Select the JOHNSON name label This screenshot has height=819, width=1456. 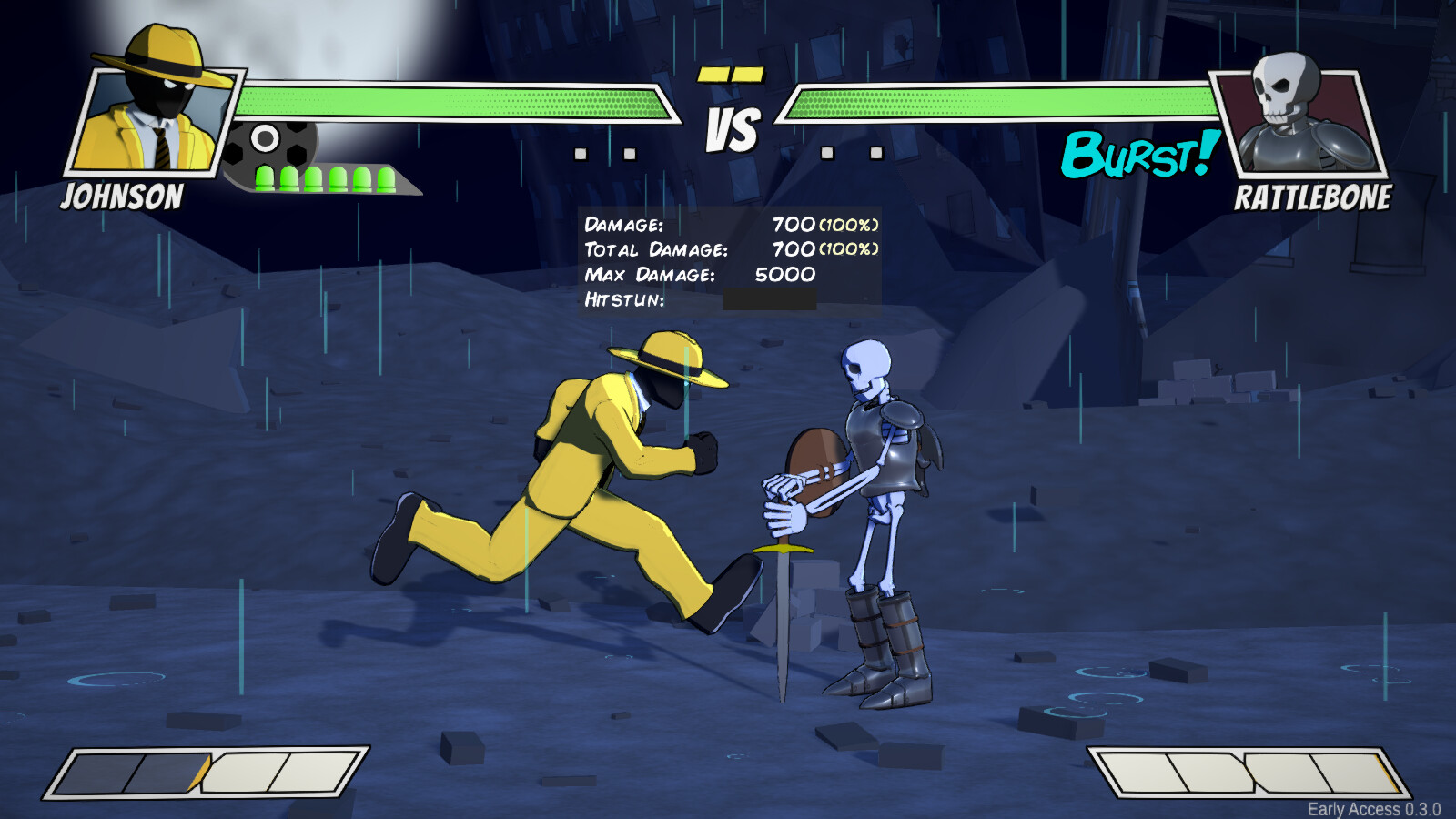point(125,197)
